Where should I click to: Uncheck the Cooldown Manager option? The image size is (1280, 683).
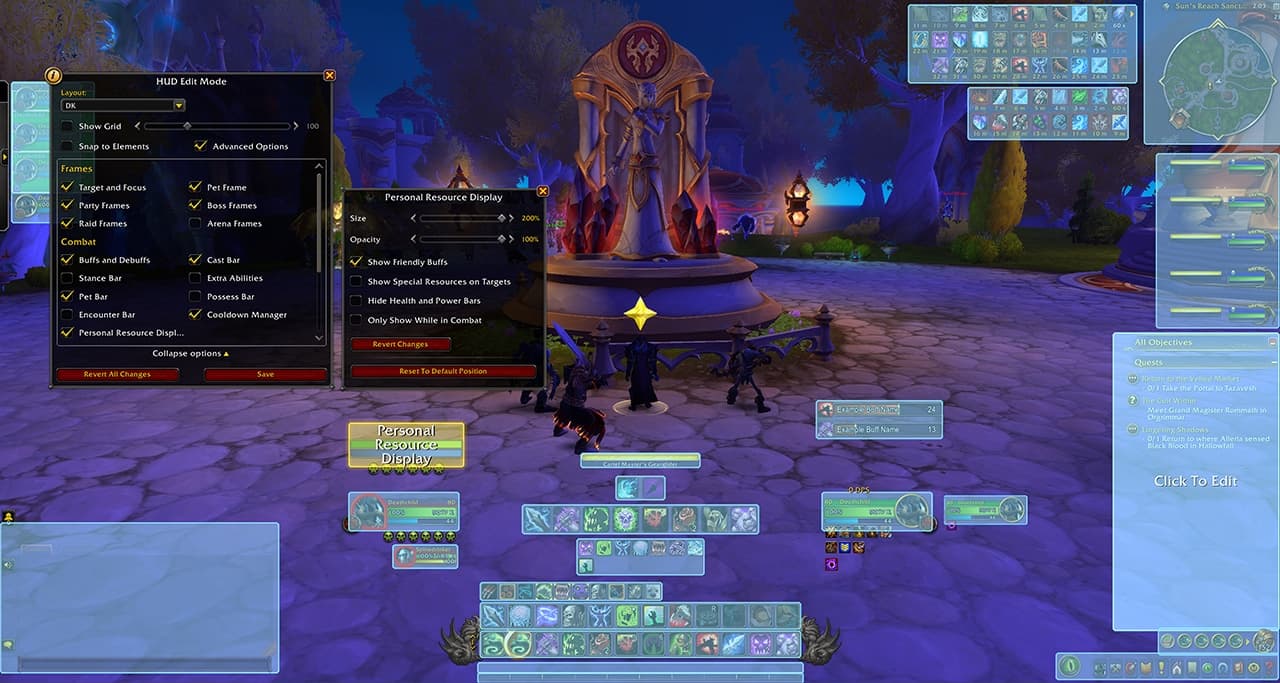coord(195,315)
